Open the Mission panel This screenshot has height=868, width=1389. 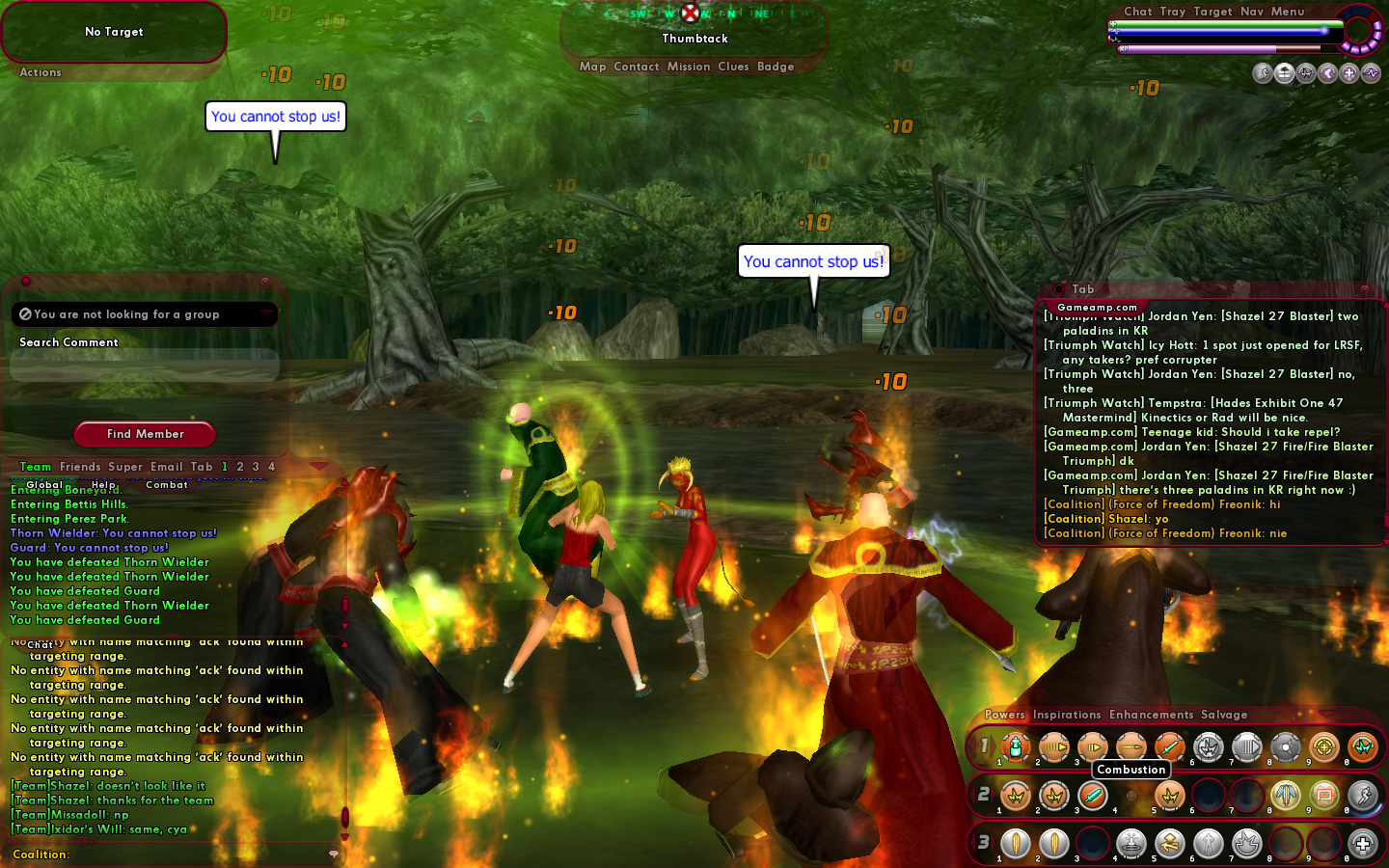[x=689, y=67]
